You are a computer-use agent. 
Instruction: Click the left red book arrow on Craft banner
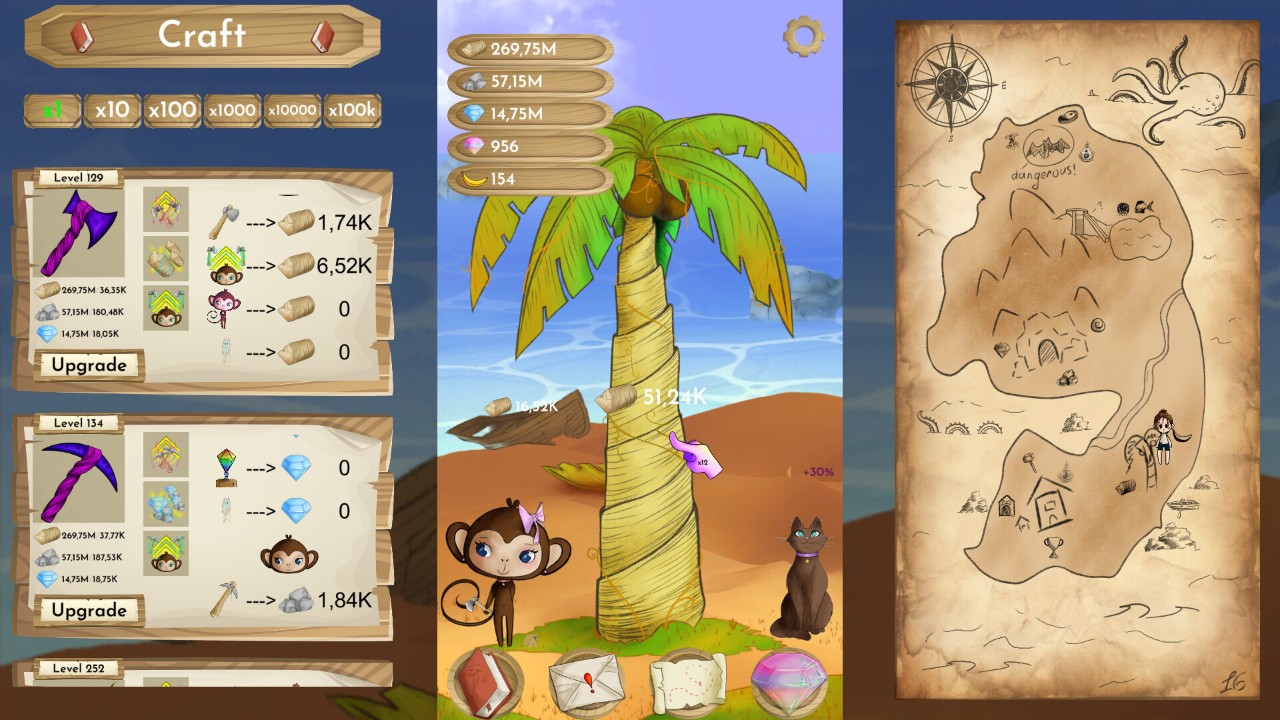[82, 36]
